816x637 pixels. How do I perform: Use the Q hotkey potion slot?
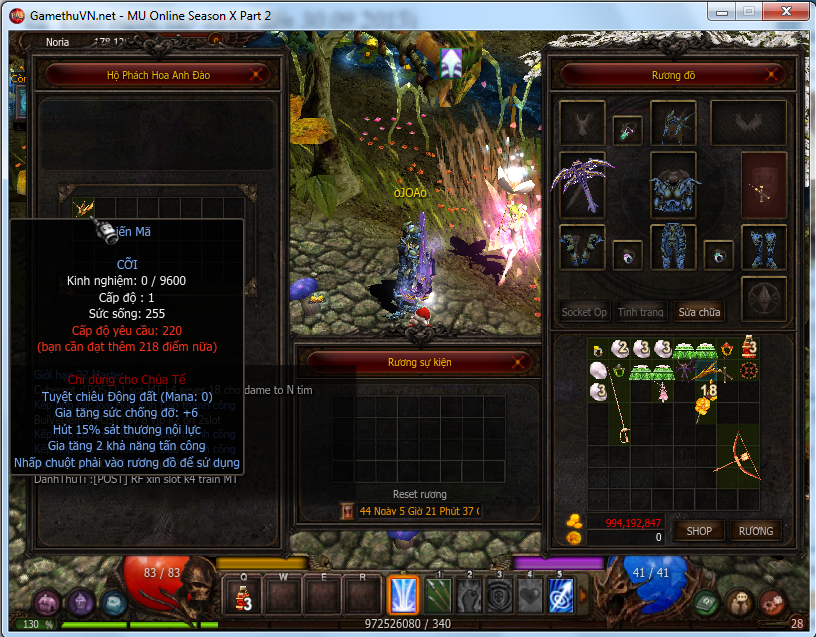point(243,597)
